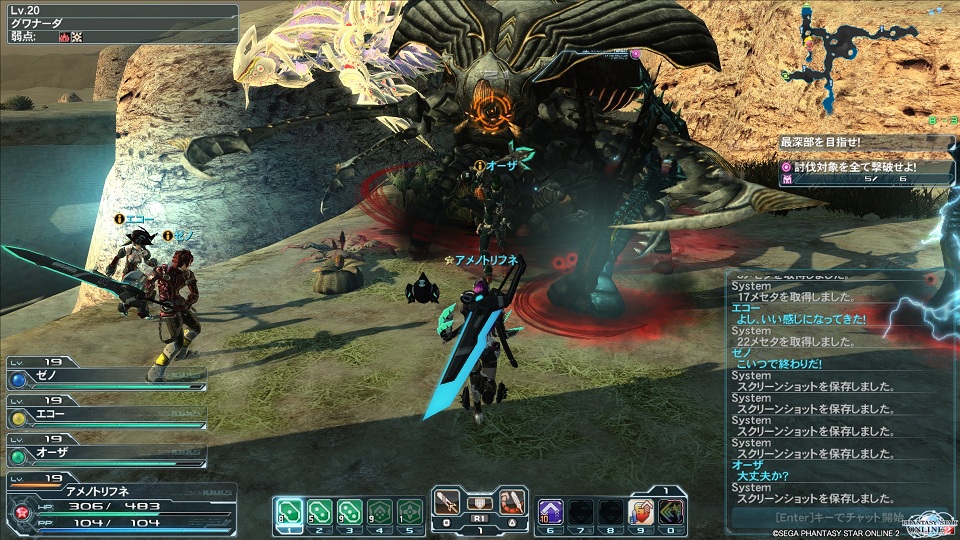Click the 討伐対象を全て撃破せよ! objective tracker
960x540 pixels.
click(x=865, y=167)
